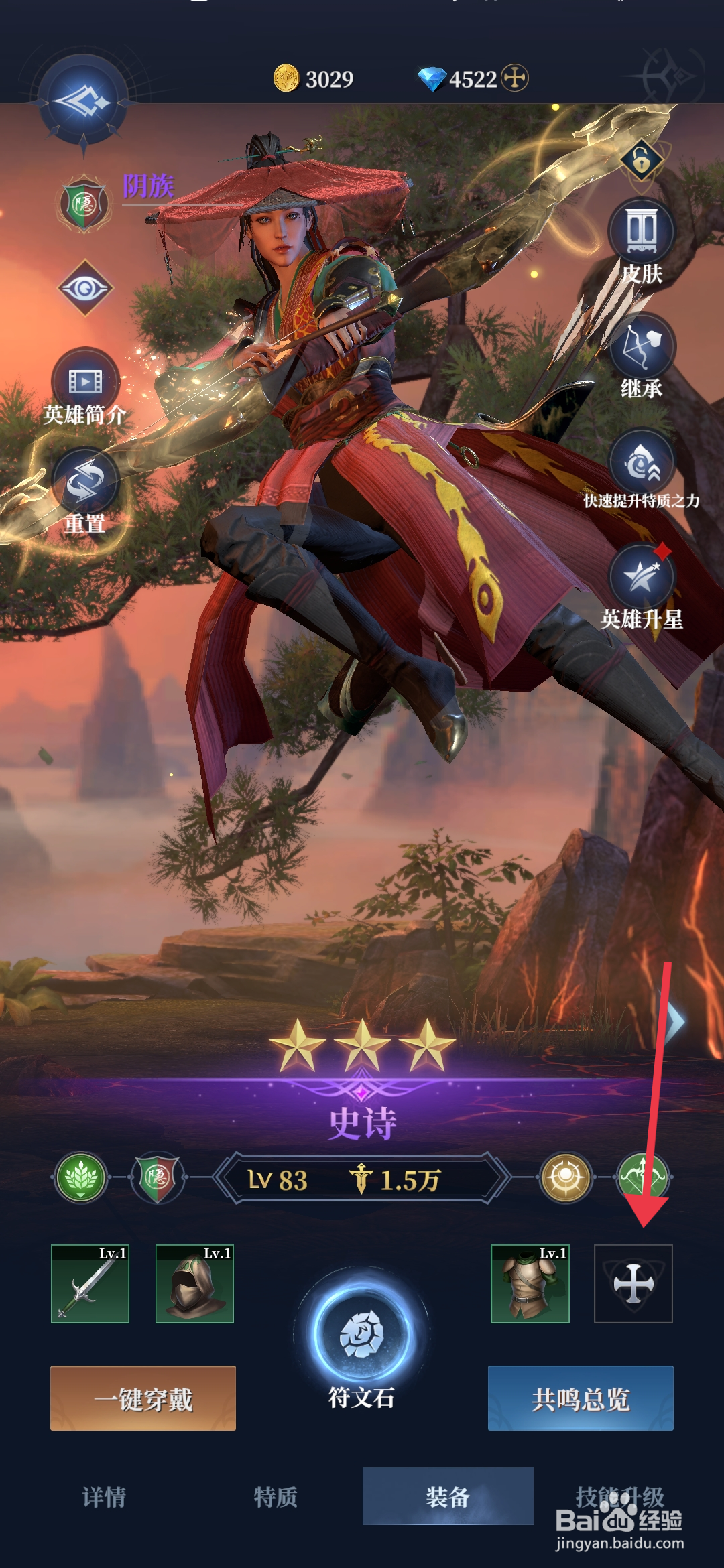
Task: Switch to the 特质 traits tab
Action: [x=276, y=1496]
